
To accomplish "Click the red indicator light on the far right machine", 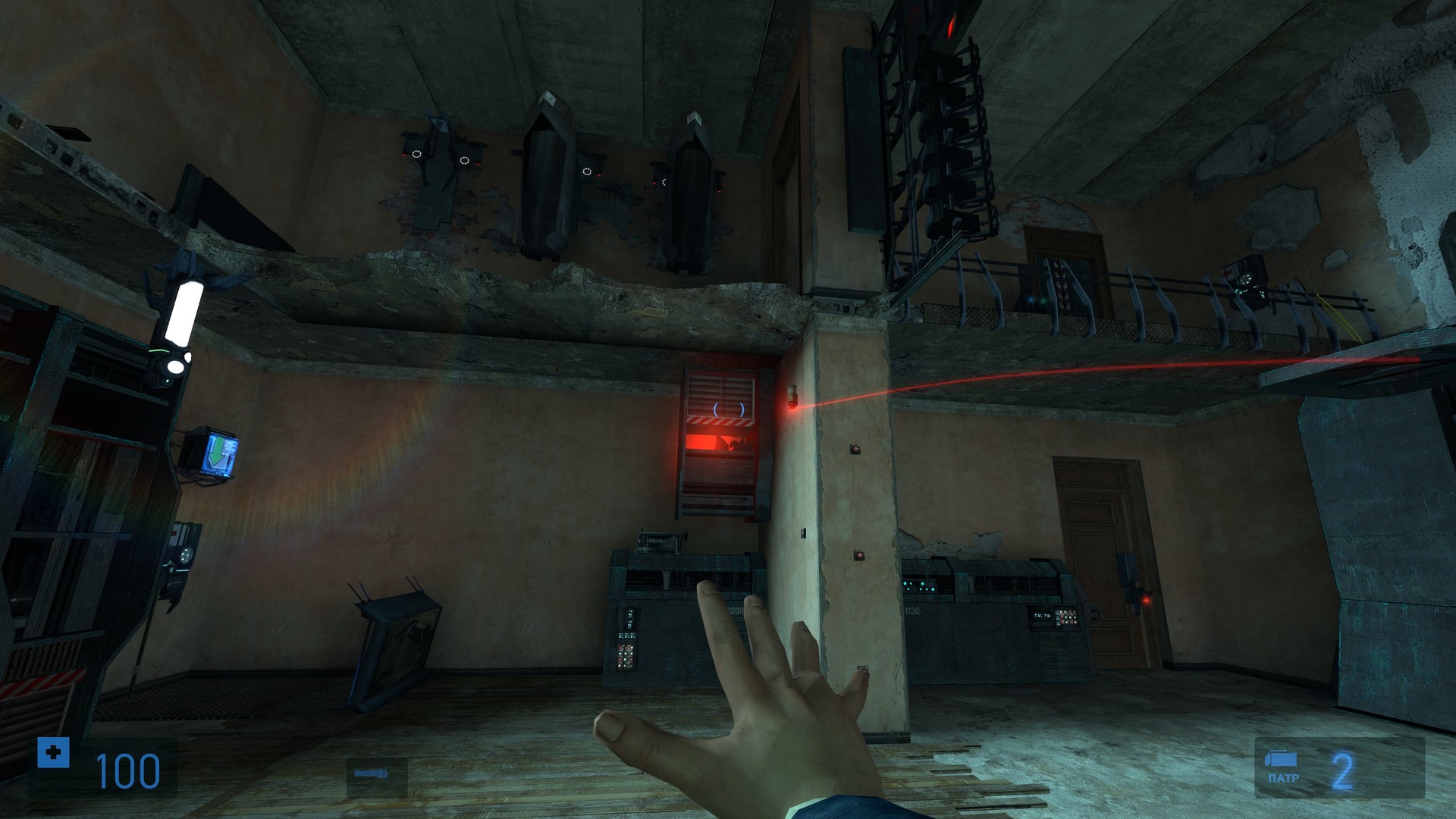I will [1146, 600].
